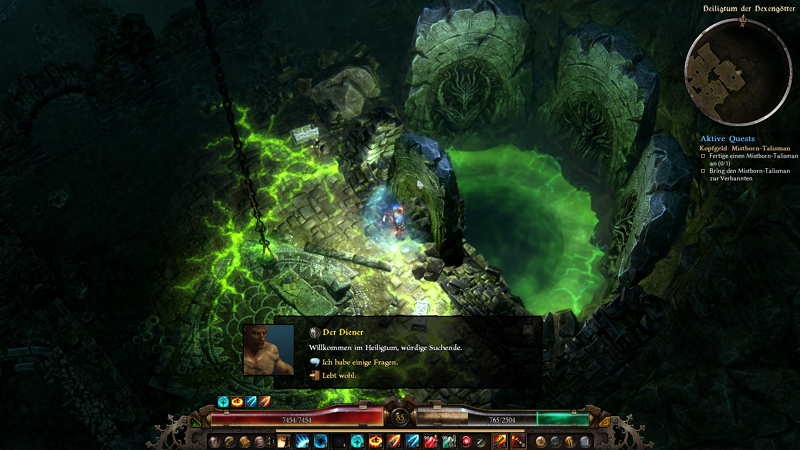The height and width of the screenshot is (450, 800).
Task: Activate the white lightning burst skill
Action: point(302,441)
